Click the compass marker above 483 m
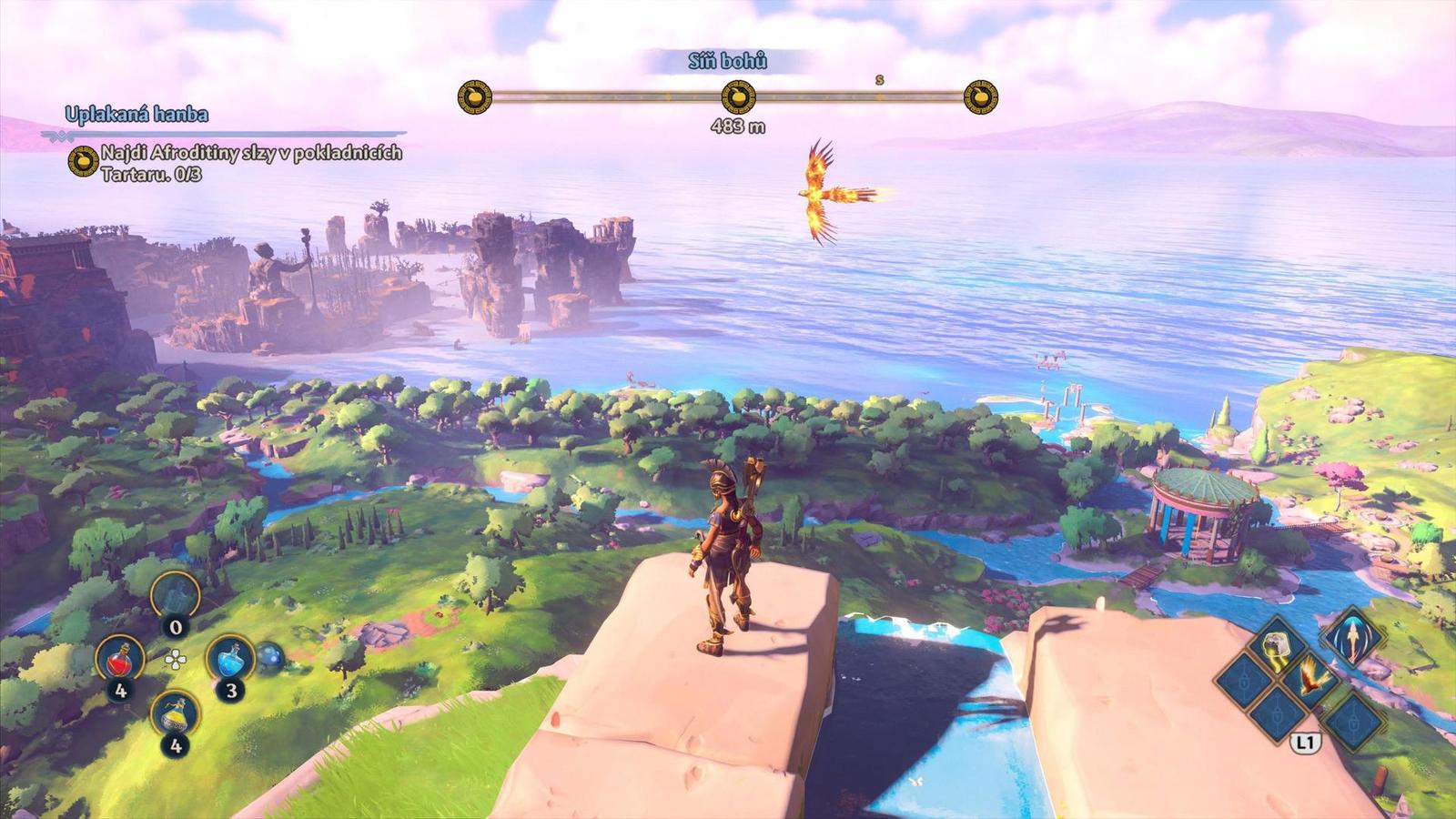 click(738, 96)
